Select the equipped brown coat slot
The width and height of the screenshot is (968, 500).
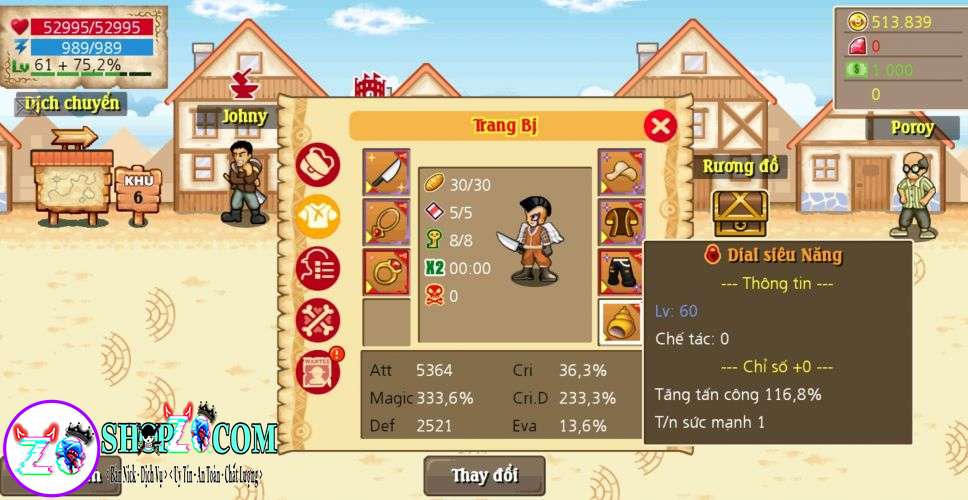click(621, 222)
